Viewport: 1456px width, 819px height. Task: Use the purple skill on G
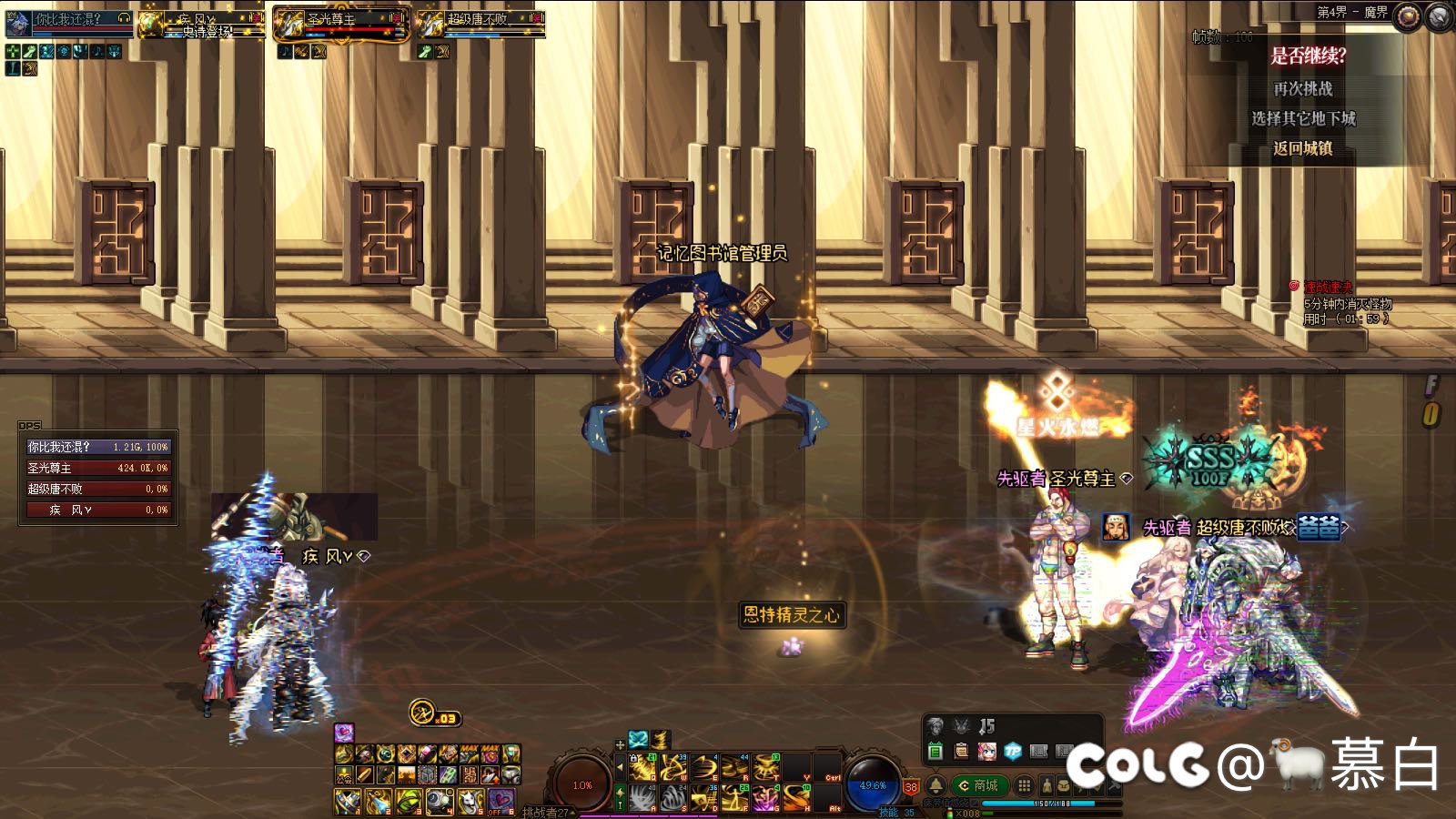tap(765, 799)
